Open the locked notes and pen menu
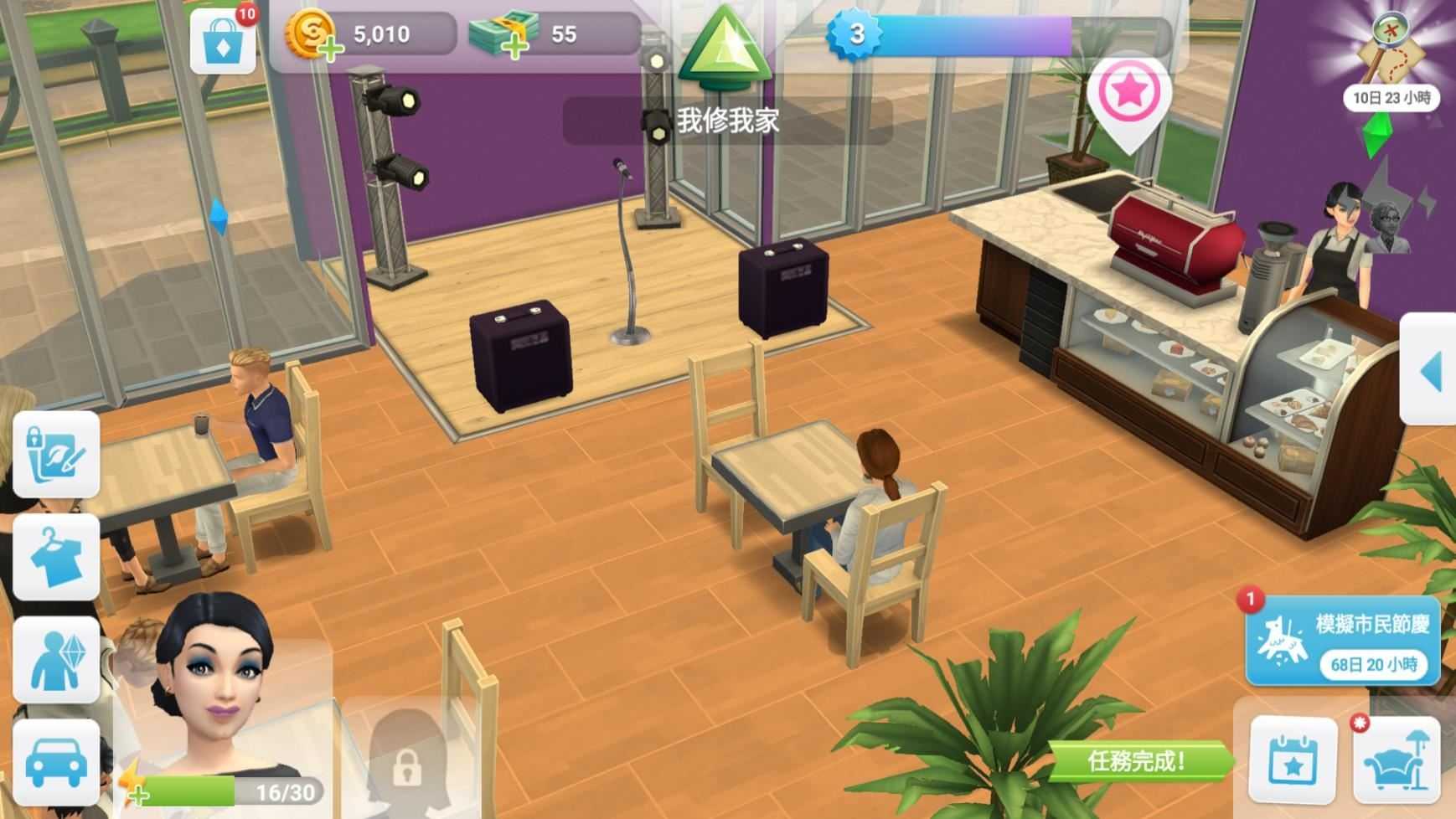1456x819 pixels. pos(56,455)
